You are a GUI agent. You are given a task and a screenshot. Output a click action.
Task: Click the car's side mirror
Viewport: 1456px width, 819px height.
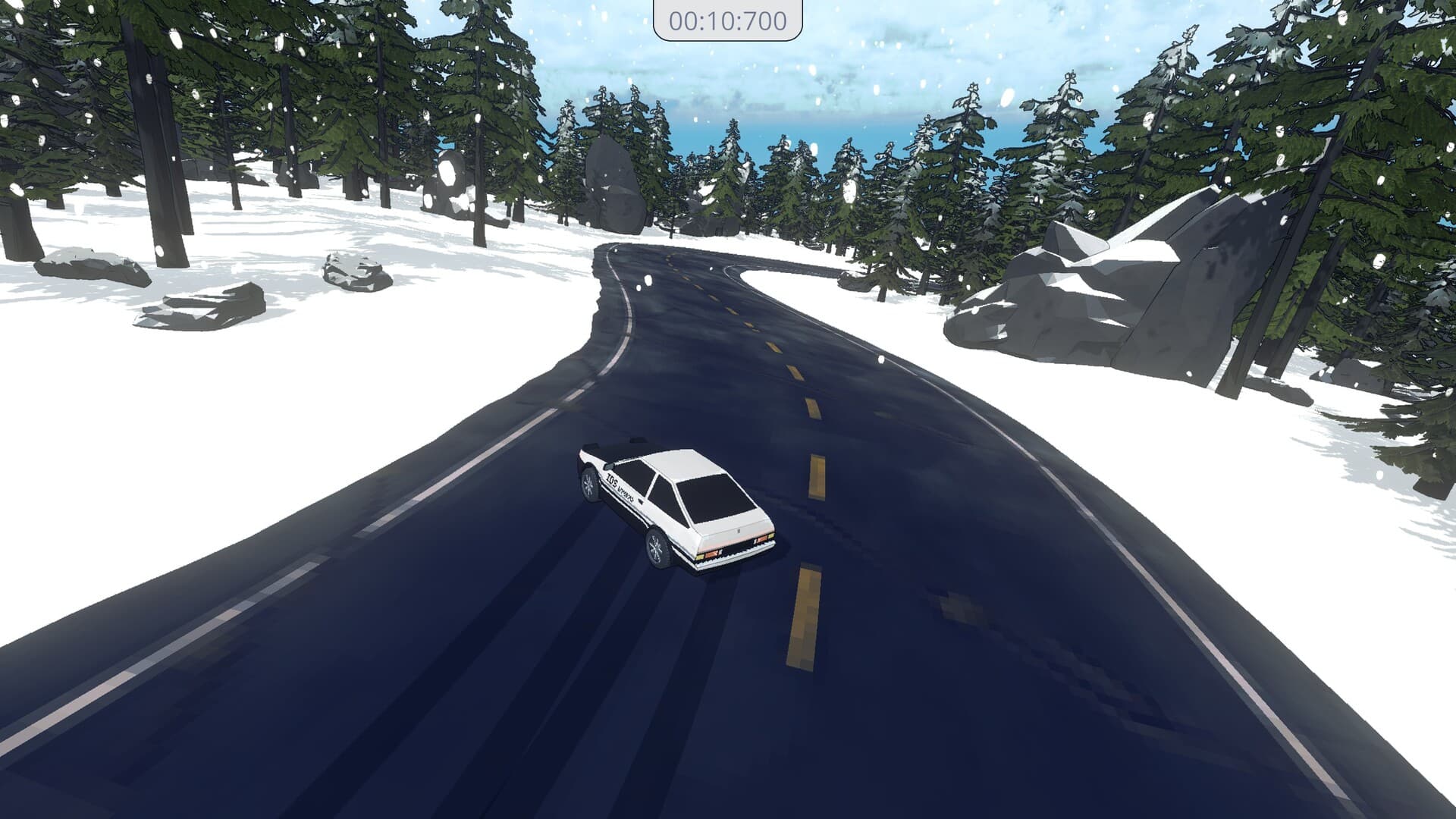coord(609,466)
